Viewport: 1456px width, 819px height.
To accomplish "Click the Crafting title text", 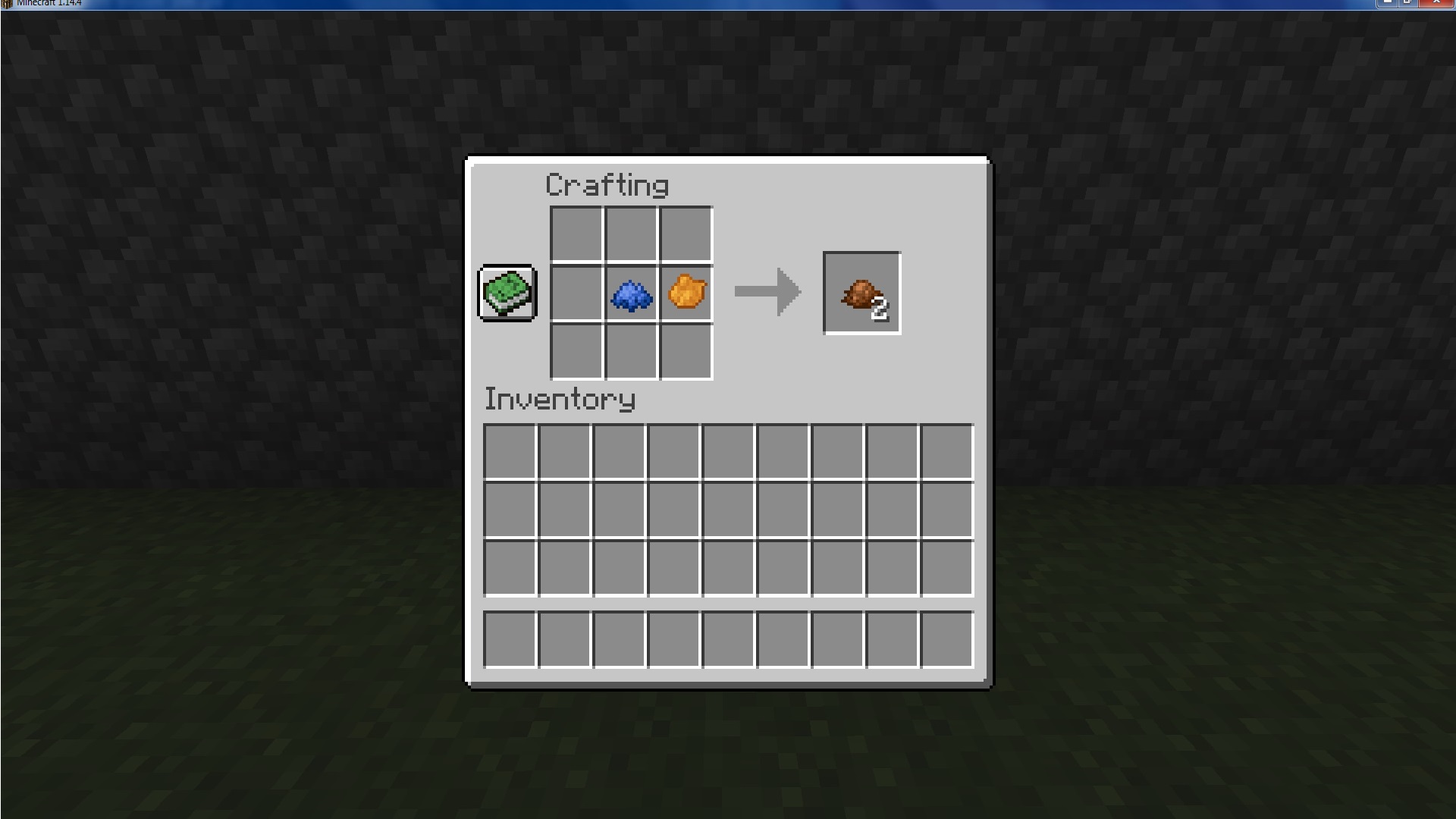I will point(608,184).
